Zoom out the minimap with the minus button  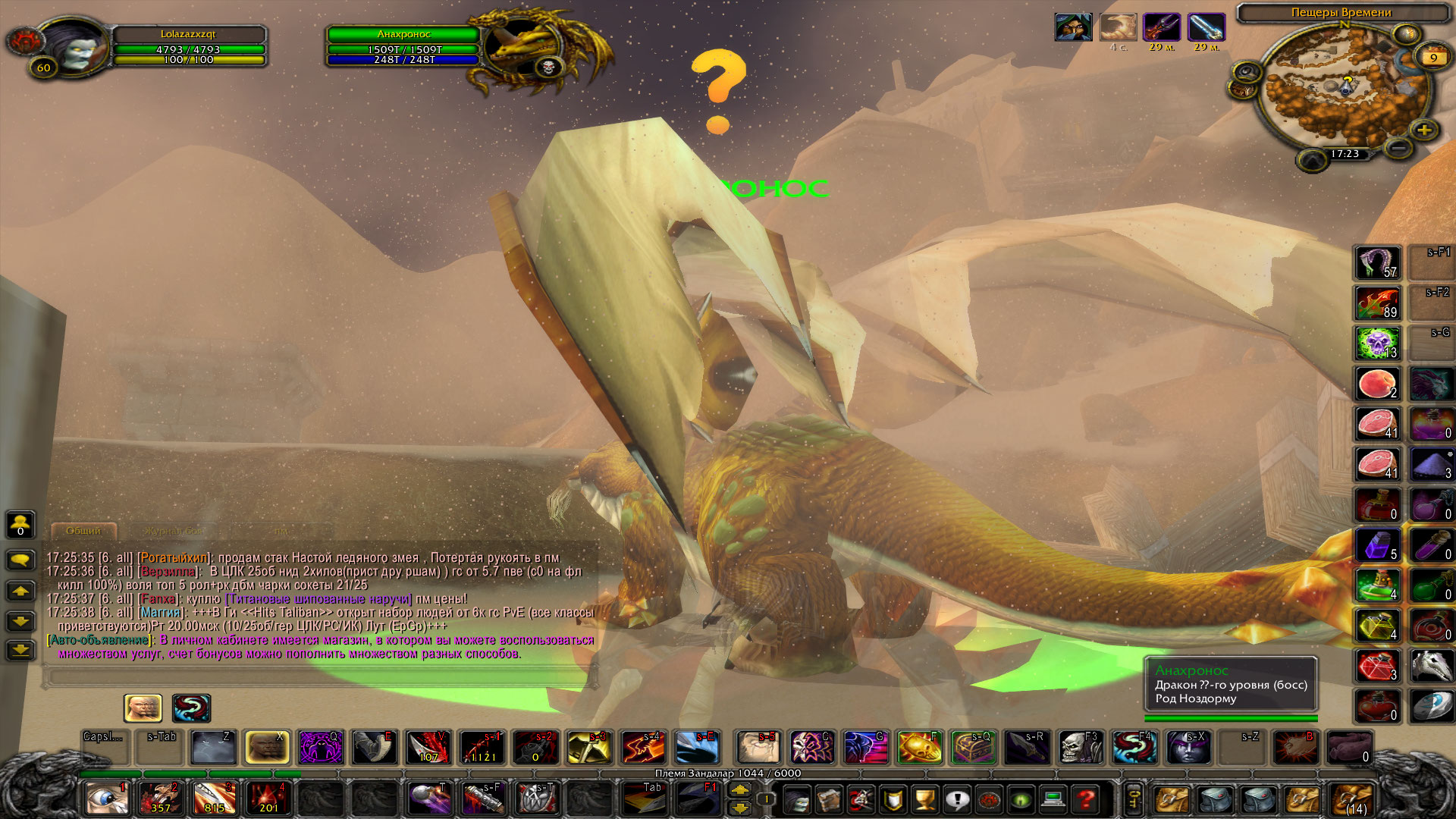1398,146
